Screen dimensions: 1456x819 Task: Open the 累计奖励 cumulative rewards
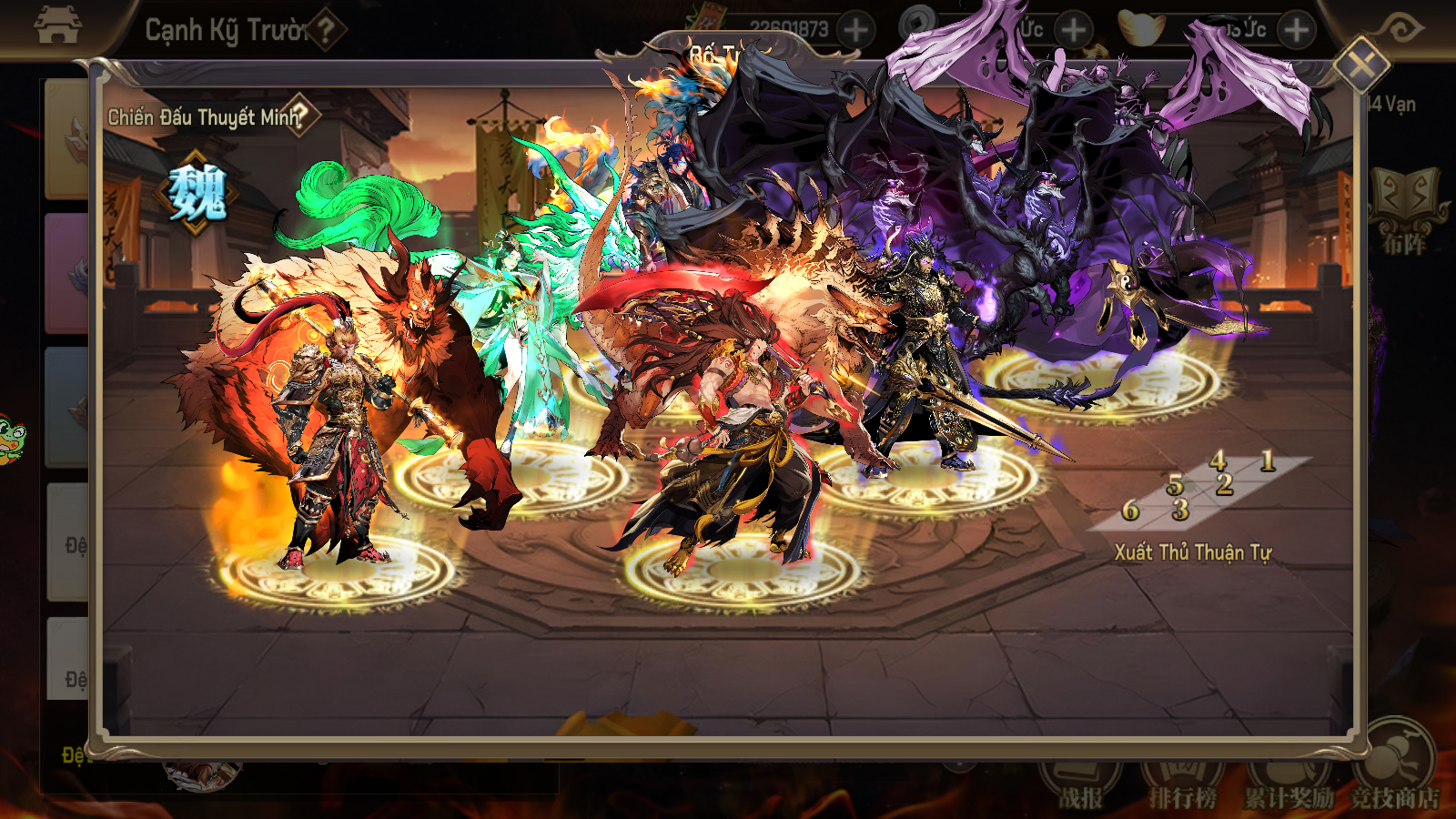pyautogui.click(x=1288, y=784)
